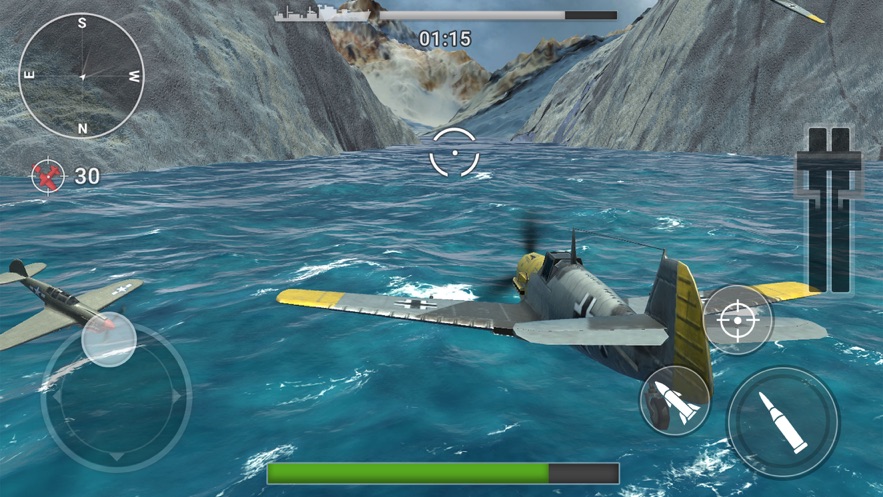Image resolution: width=883 pixels, height=497 pixels.
Task: Tap the throttle gauge
Action: click(x=829, y=210)
